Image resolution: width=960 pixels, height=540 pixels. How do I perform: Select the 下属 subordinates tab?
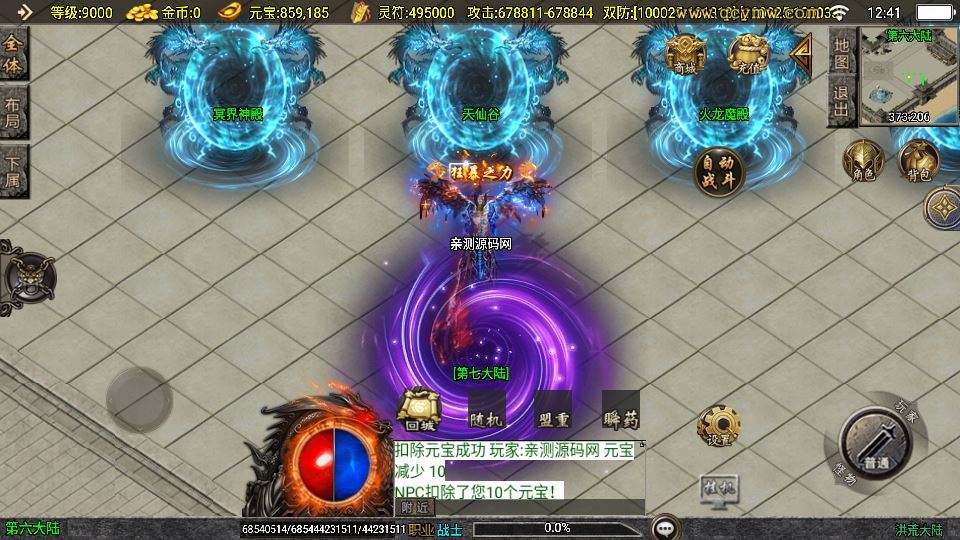(13, 170)
